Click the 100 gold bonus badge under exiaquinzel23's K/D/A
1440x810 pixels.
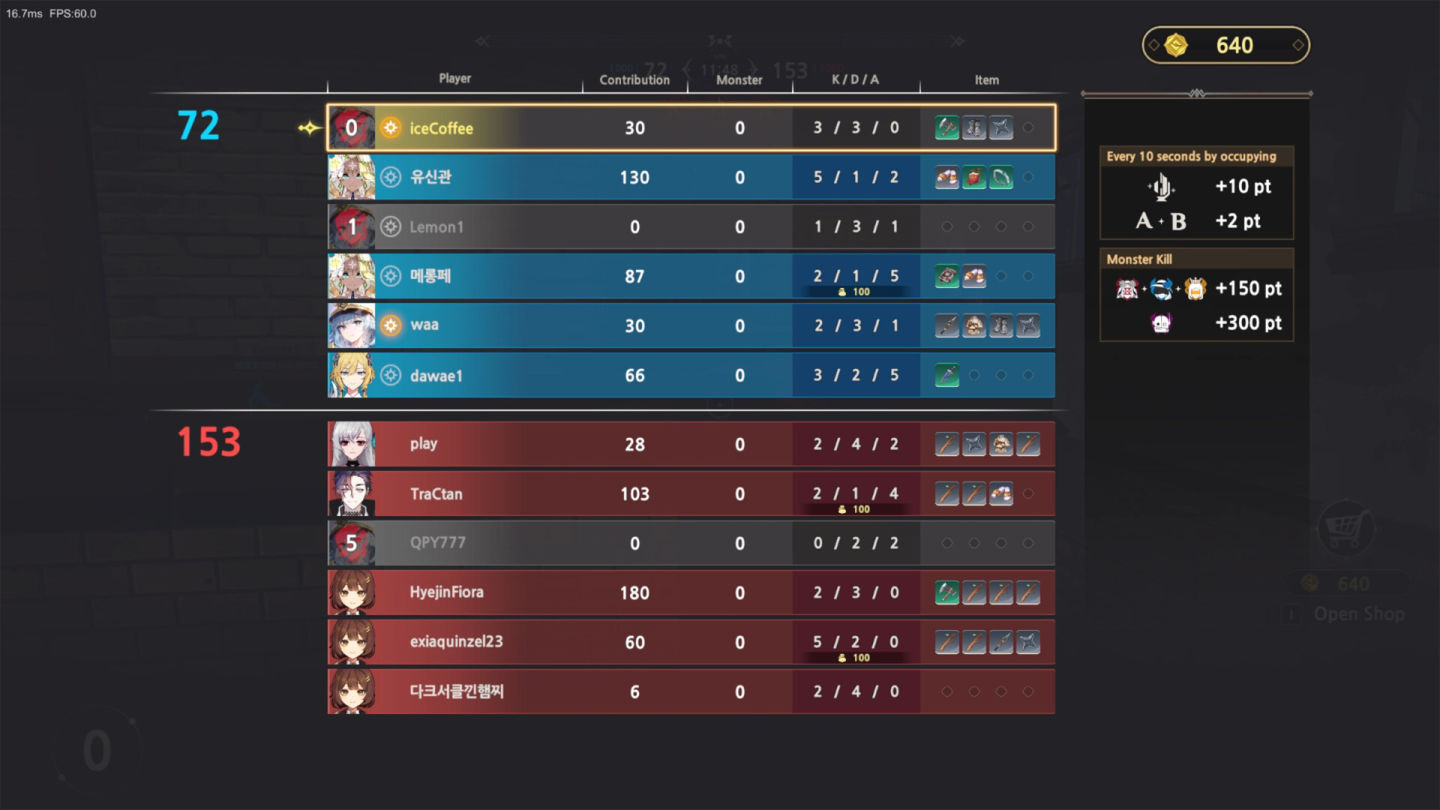tap(855, 658)
